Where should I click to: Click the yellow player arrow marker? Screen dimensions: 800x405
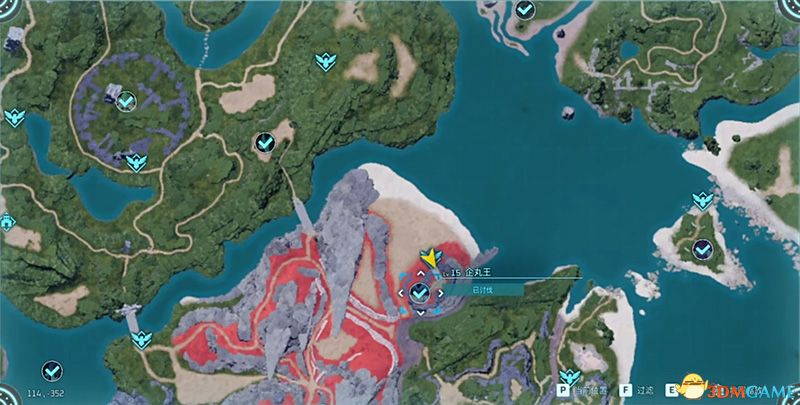pyautogui.click(x=431, y=259)
